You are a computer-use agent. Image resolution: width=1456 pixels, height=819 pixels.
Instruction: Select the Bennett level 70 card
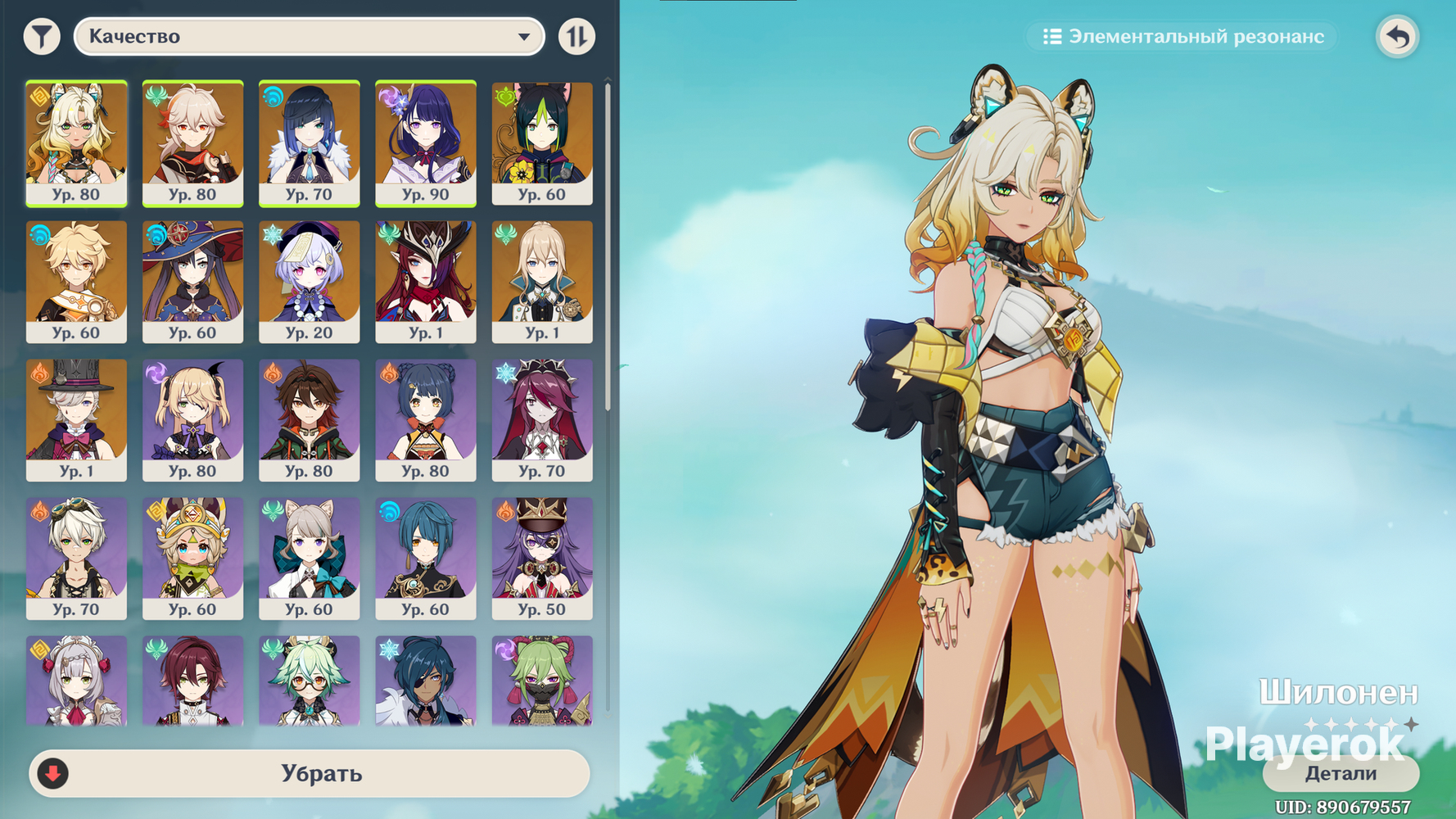click(x=76, y=558)
